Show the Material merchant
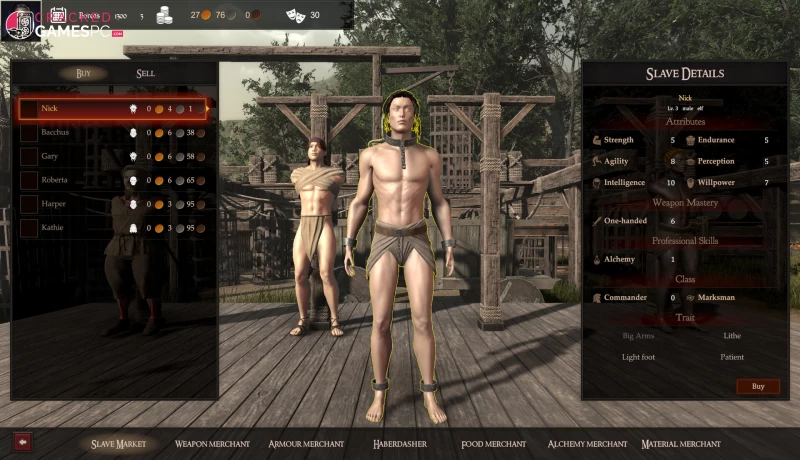 click(x=681, y=443)
